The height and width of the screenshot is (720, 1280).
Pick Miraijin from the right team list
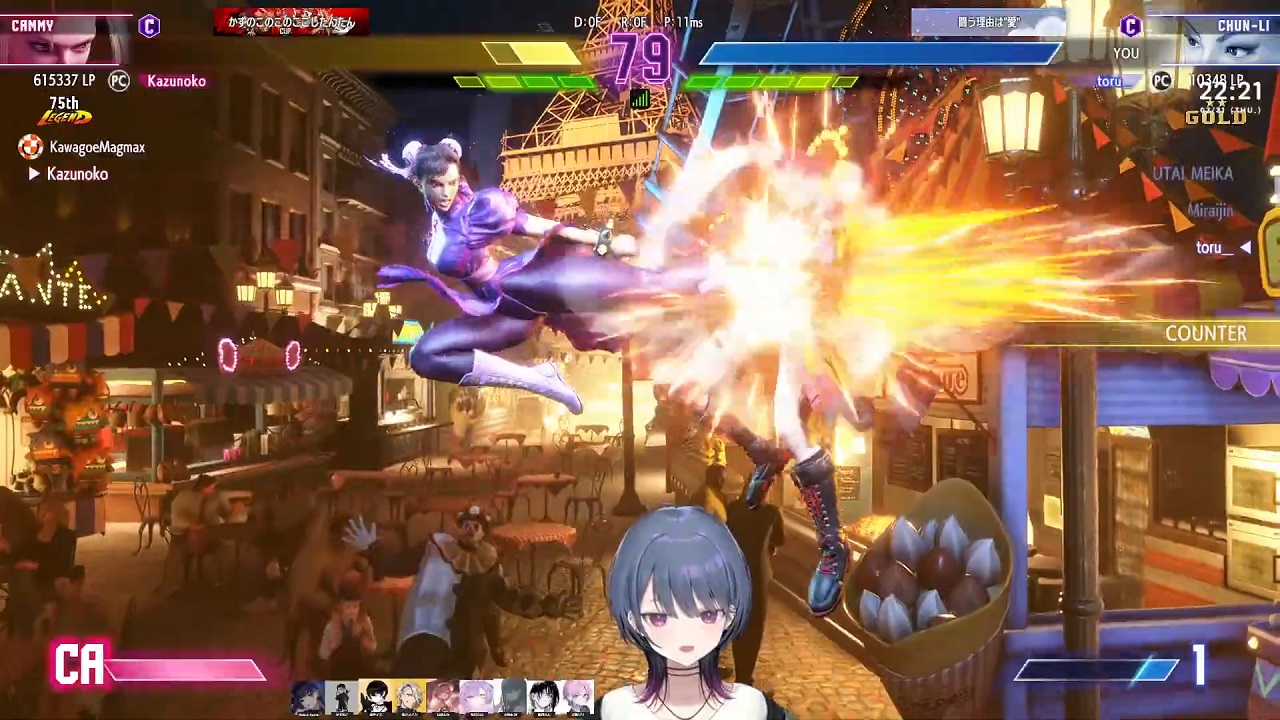1209,211
